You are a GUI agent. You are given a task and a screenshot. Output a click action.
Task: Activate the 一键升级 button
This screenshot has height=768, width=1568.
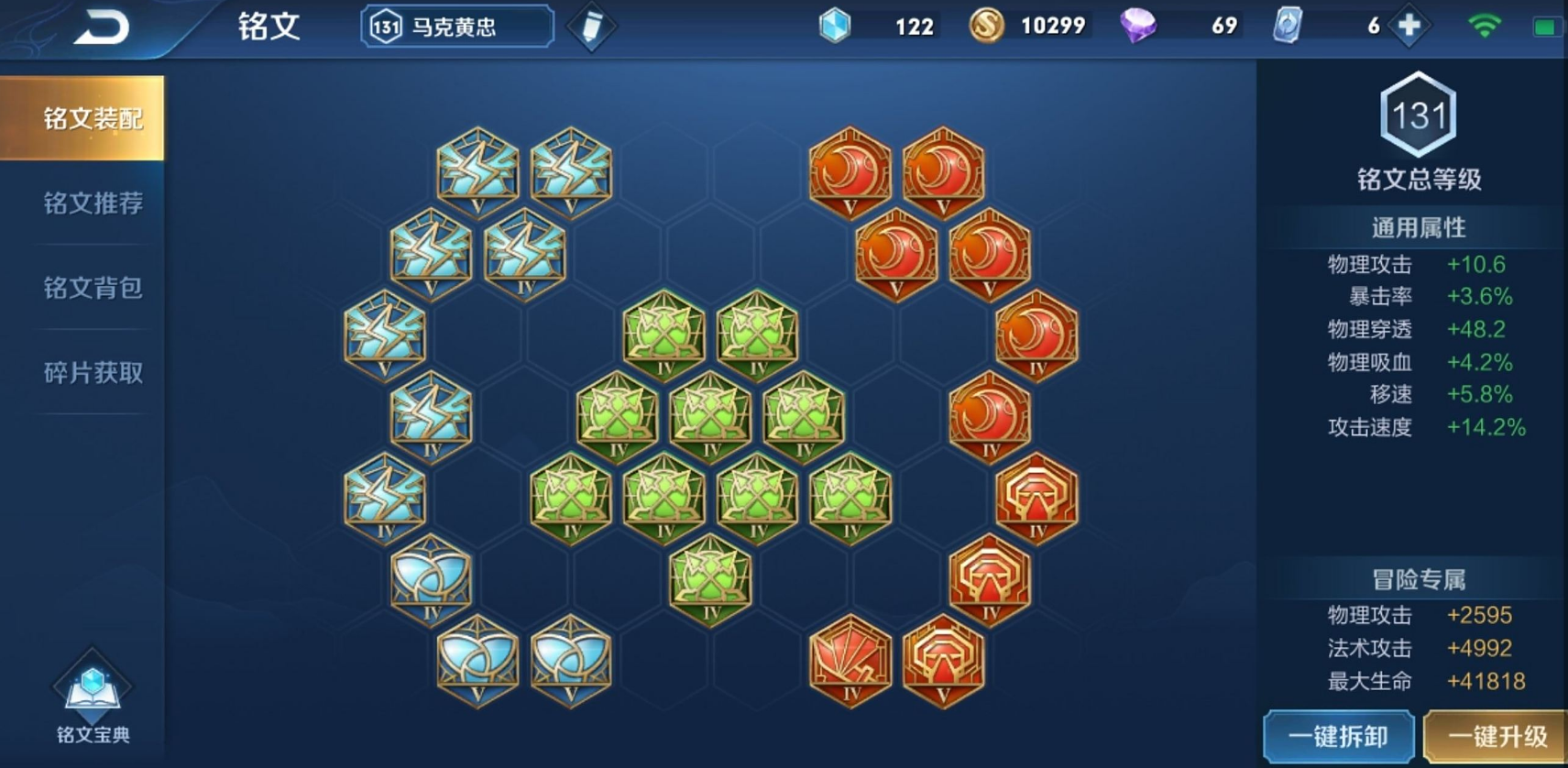pos(1497,737)
